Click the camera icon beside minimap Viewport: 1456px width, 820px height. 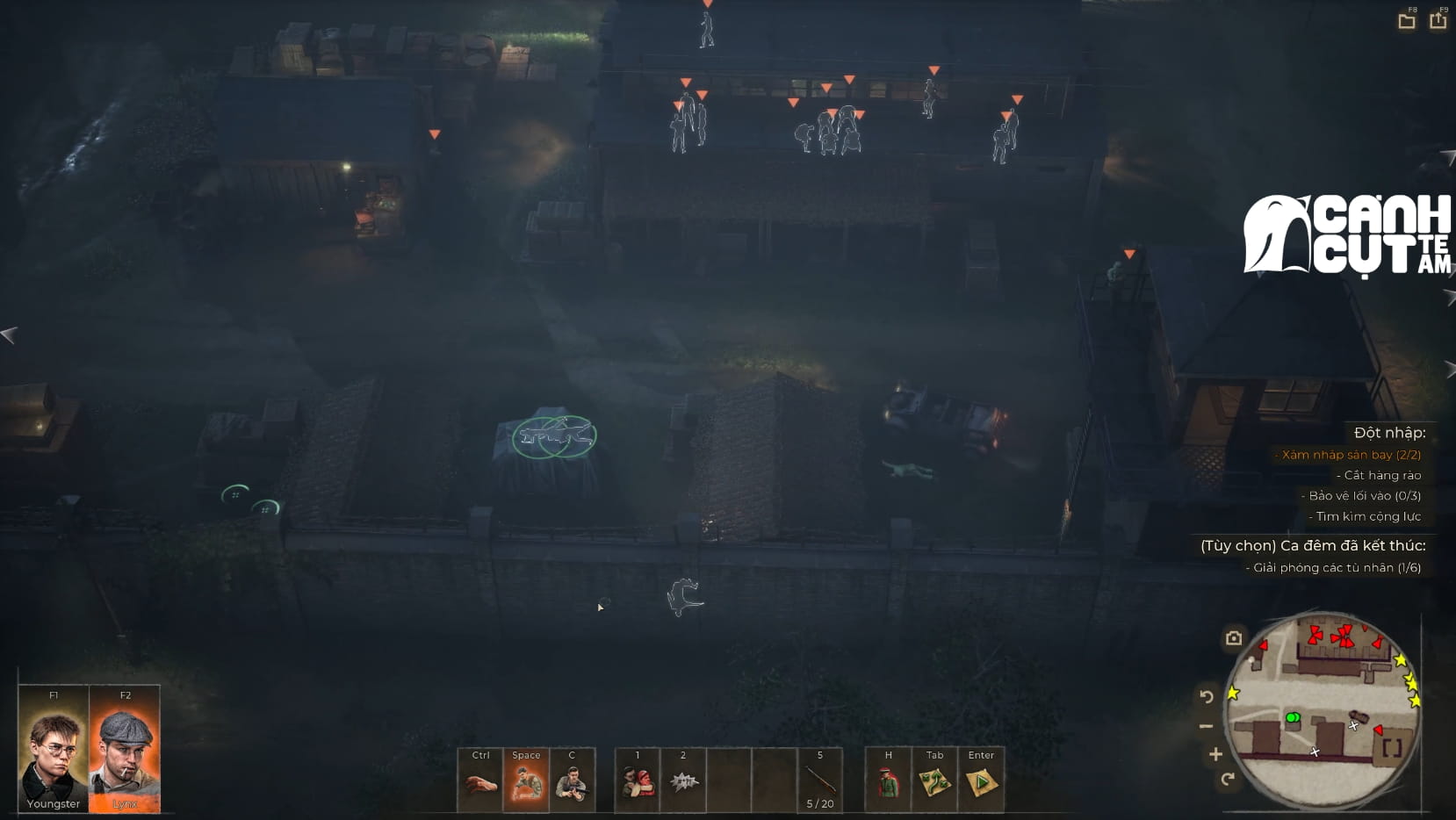(1234, 638)
